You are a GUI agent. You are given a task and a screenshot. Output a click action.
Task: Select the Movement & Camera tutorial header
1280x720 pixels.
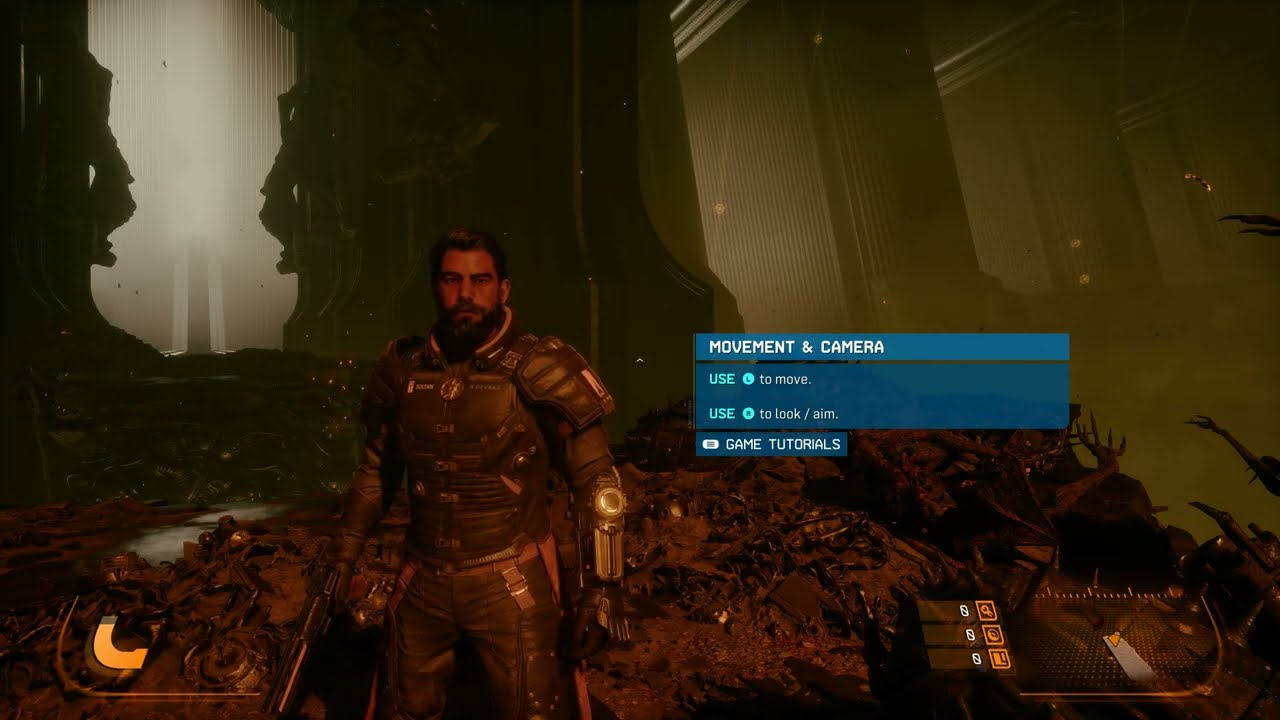(x=881, y=347)
